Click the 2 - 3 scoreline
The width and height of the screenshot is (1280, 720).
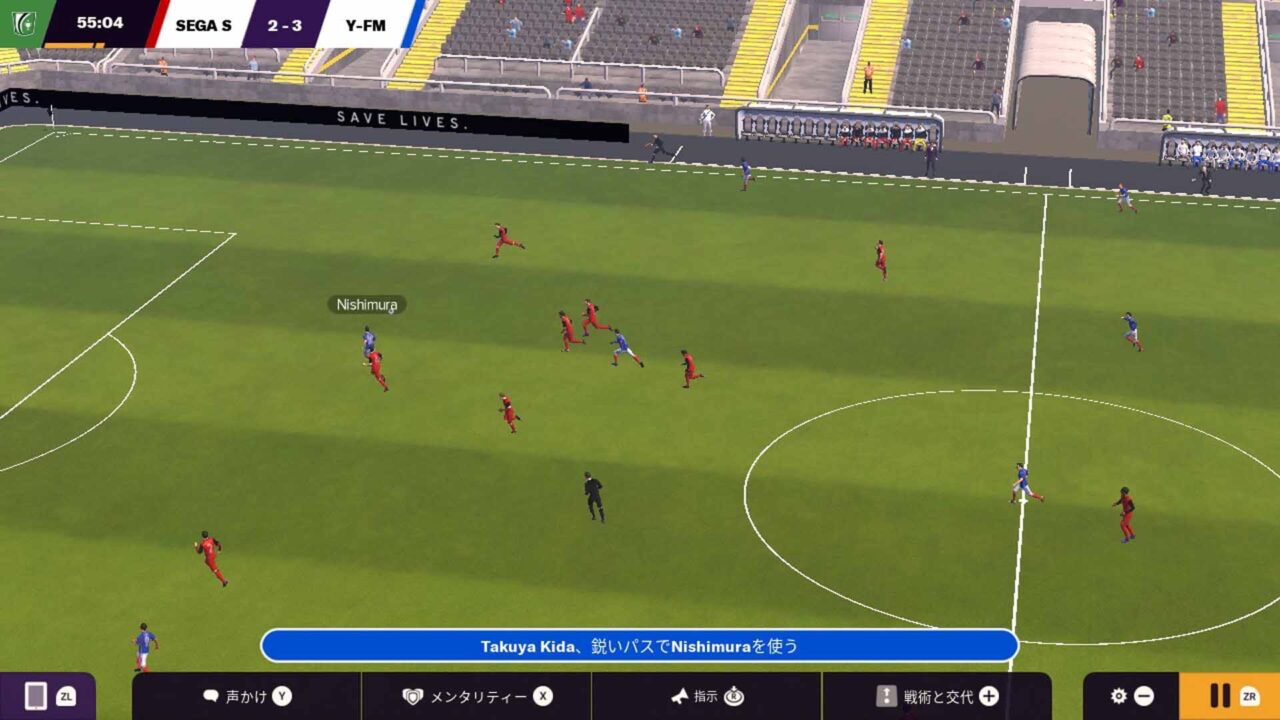coord(283,25)
